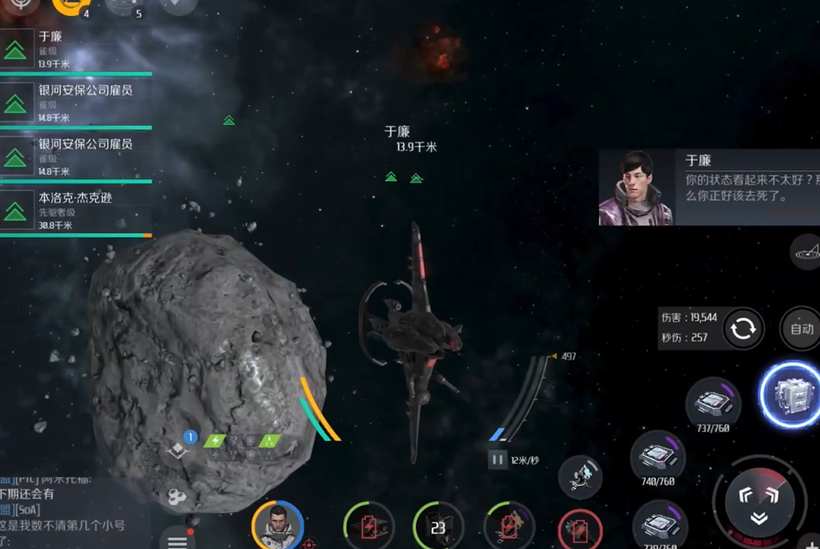Stop the ship with the pause button
Viewport: 820px width, 549px height.
coord(497,460)
